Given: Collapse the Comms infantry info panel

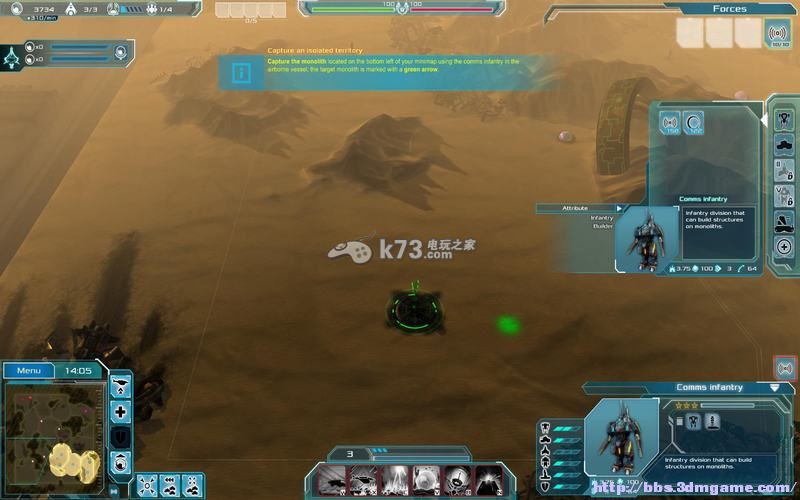Looking at the screenshot, I should [x=774, y=387].
